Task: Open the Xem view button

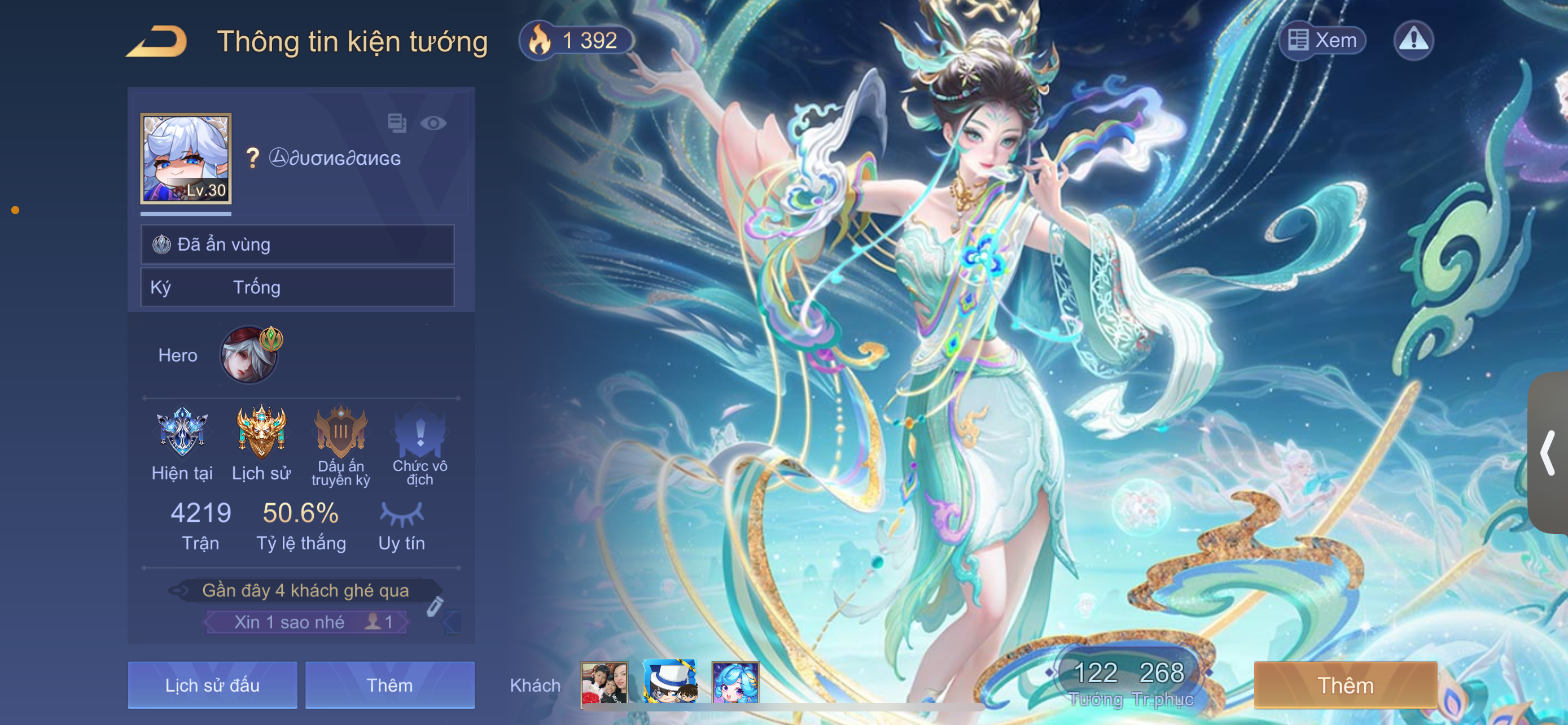Action: (x=1322, y=40)
